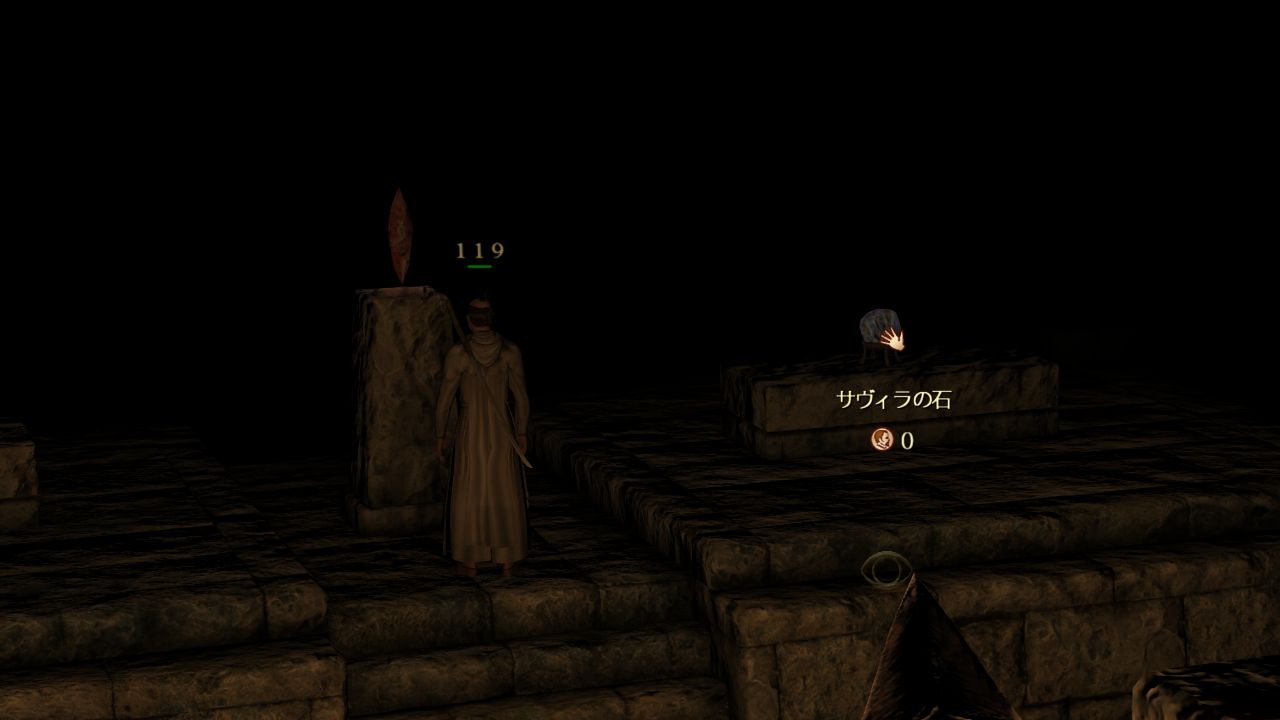Click the green health bar under 119
Image resolution: width=1280 pixels, height=720 pixels.
click(478, 268)
